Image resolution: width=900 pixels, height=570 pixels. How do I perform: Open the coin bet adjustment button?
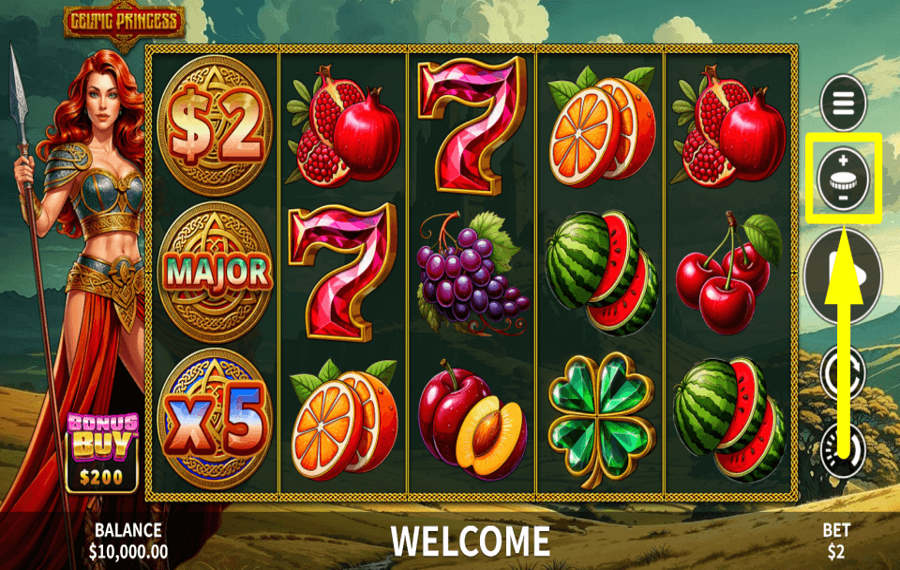(x=842, y=178)
